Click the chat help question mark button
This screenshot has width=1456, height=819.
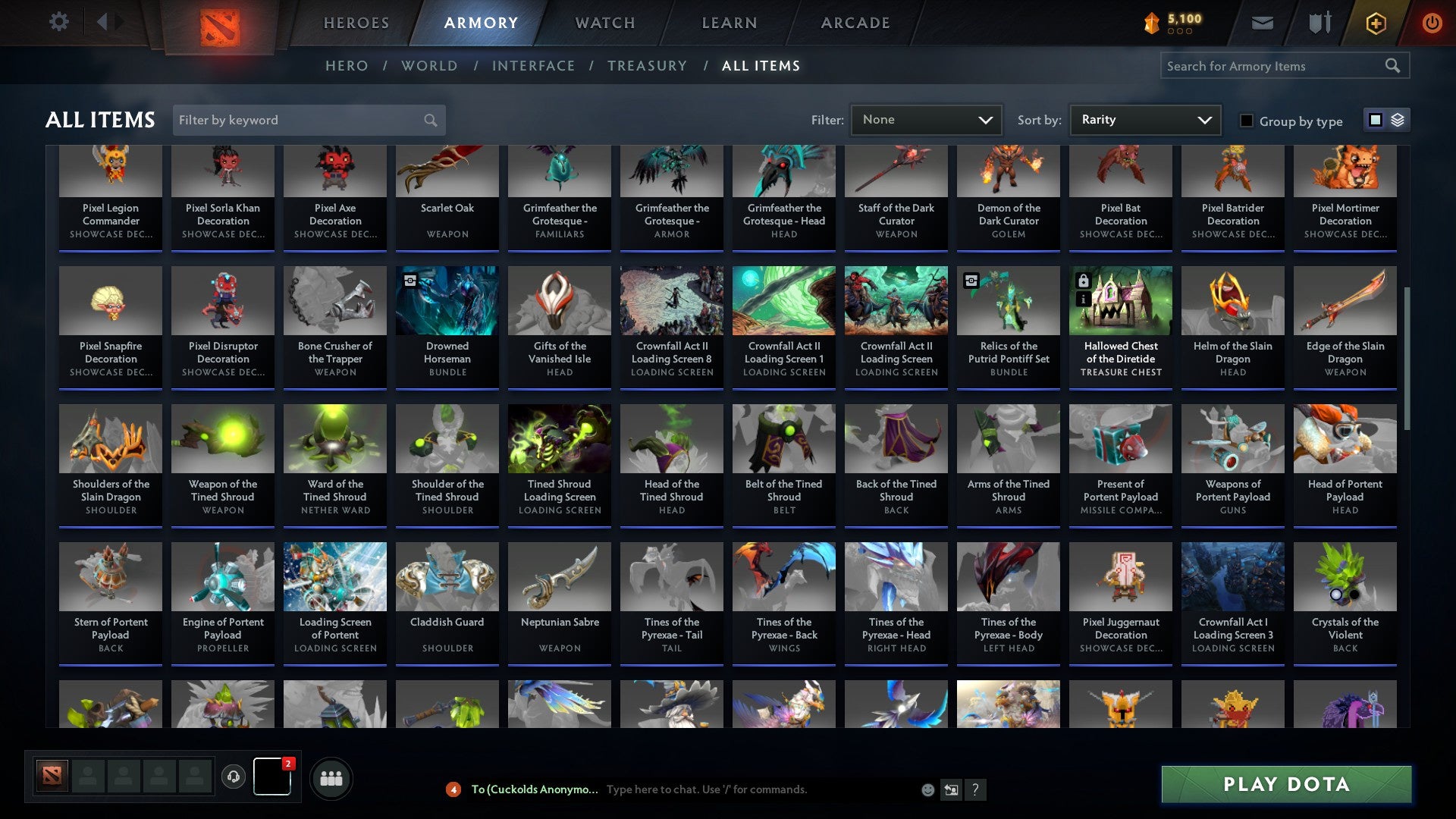[x=975, y=789]
